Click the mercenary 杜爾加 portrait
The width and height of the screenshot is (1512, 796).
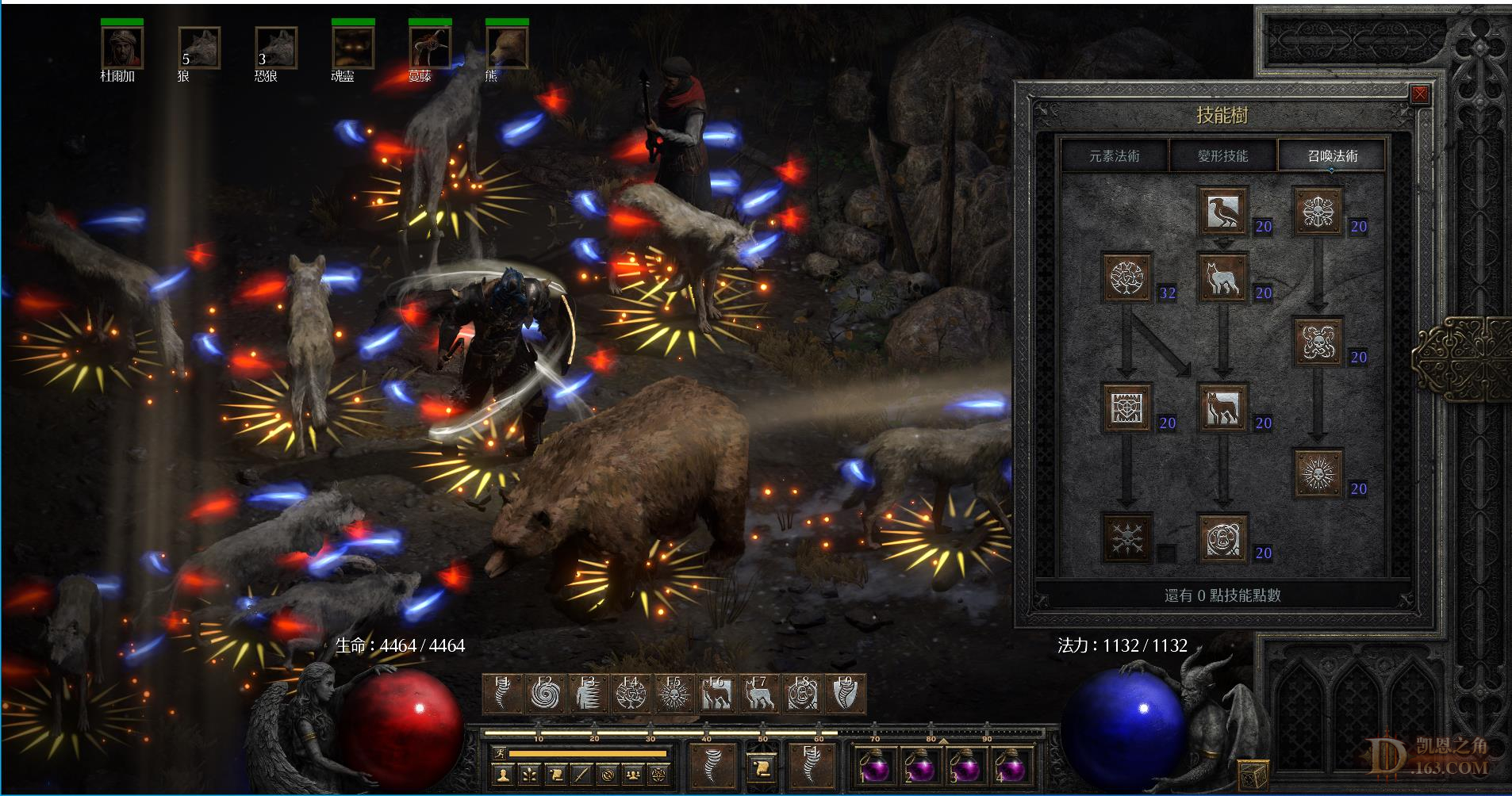(x=121, y=48)
